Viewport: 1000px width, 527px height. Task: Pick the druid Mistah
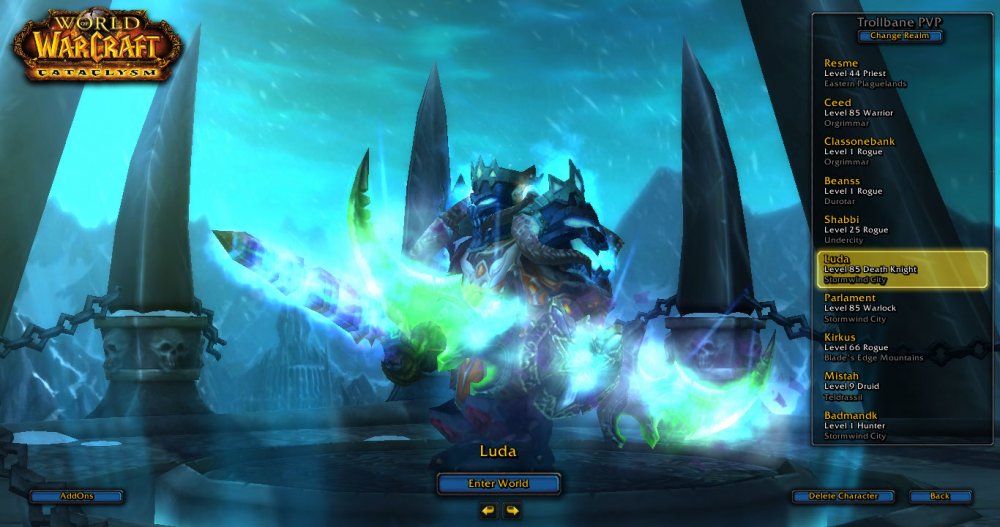[x=880, y=386]
